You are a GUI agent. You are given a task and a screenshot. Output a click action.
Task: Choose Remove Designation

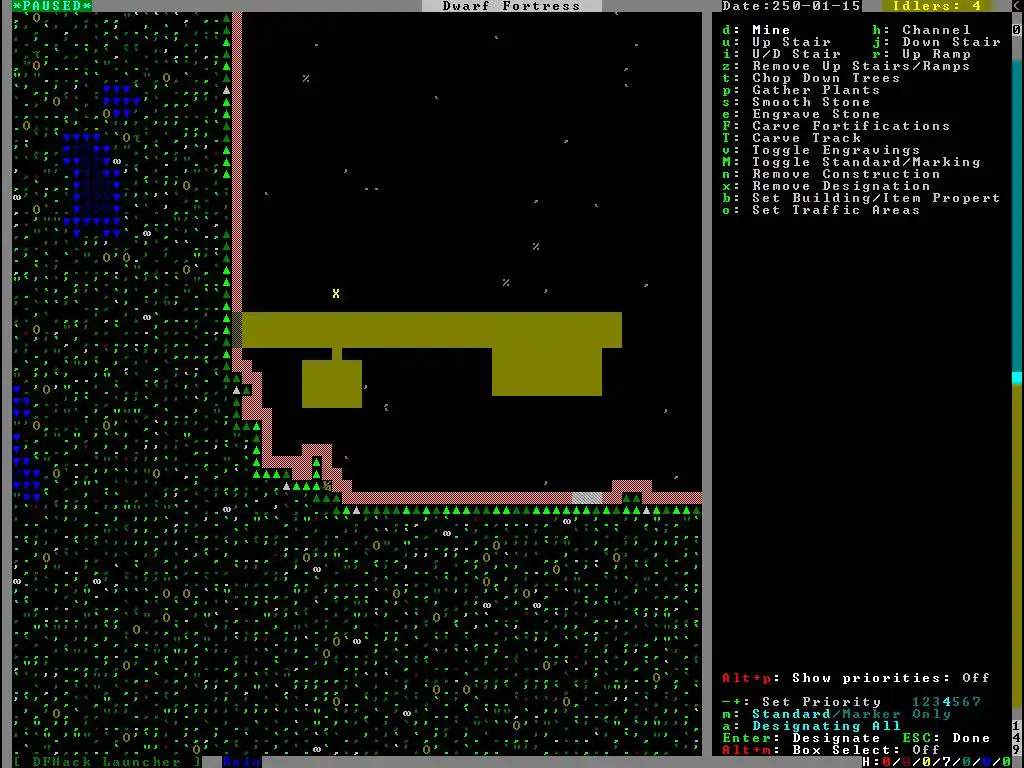coord(841,186)
